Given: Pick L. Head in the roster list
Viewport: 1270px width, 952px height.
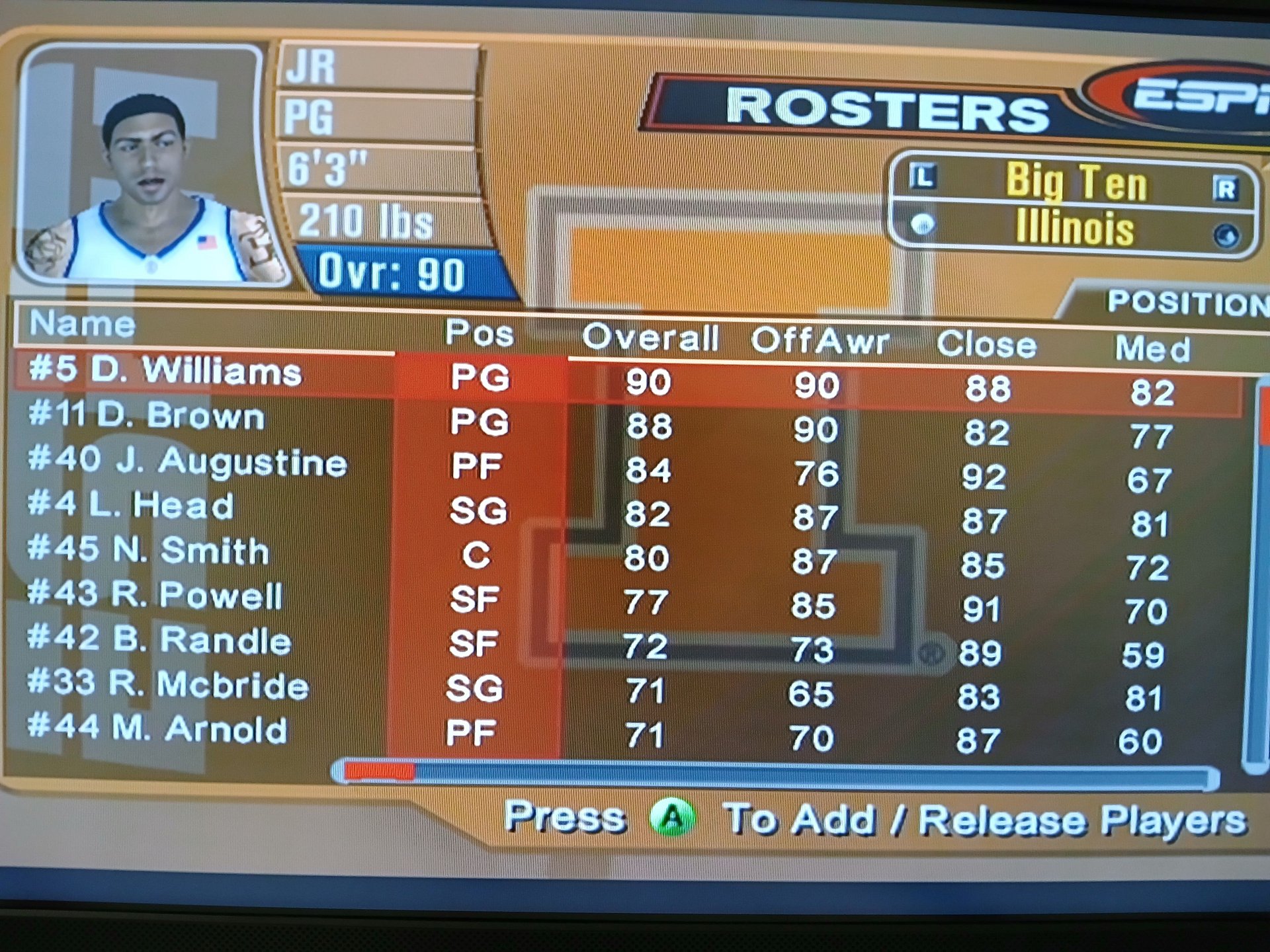Looking at the screenshot, I should pyautogui.click(x=132, y=506).
